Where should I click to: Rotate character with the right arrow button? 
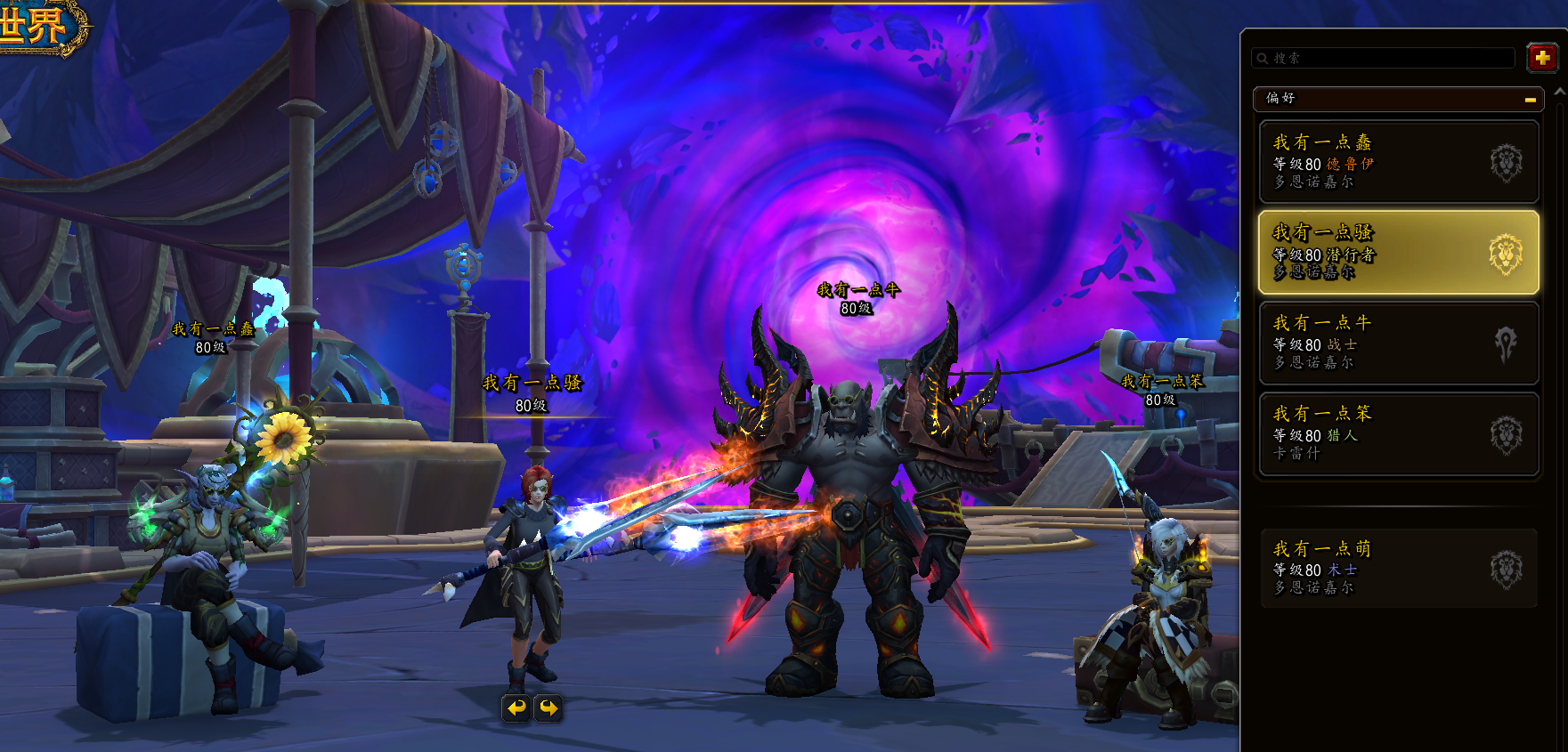(548, 708)
